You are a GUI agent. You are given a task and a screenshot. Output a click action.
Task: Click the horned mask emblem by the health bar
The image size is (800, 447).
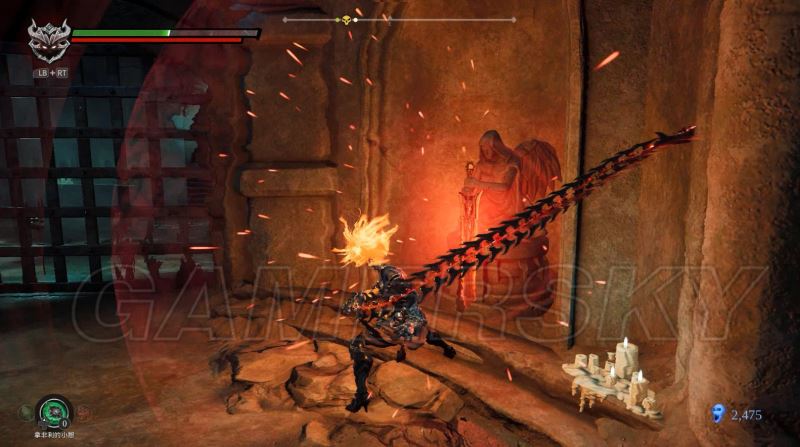coord(47,41)
